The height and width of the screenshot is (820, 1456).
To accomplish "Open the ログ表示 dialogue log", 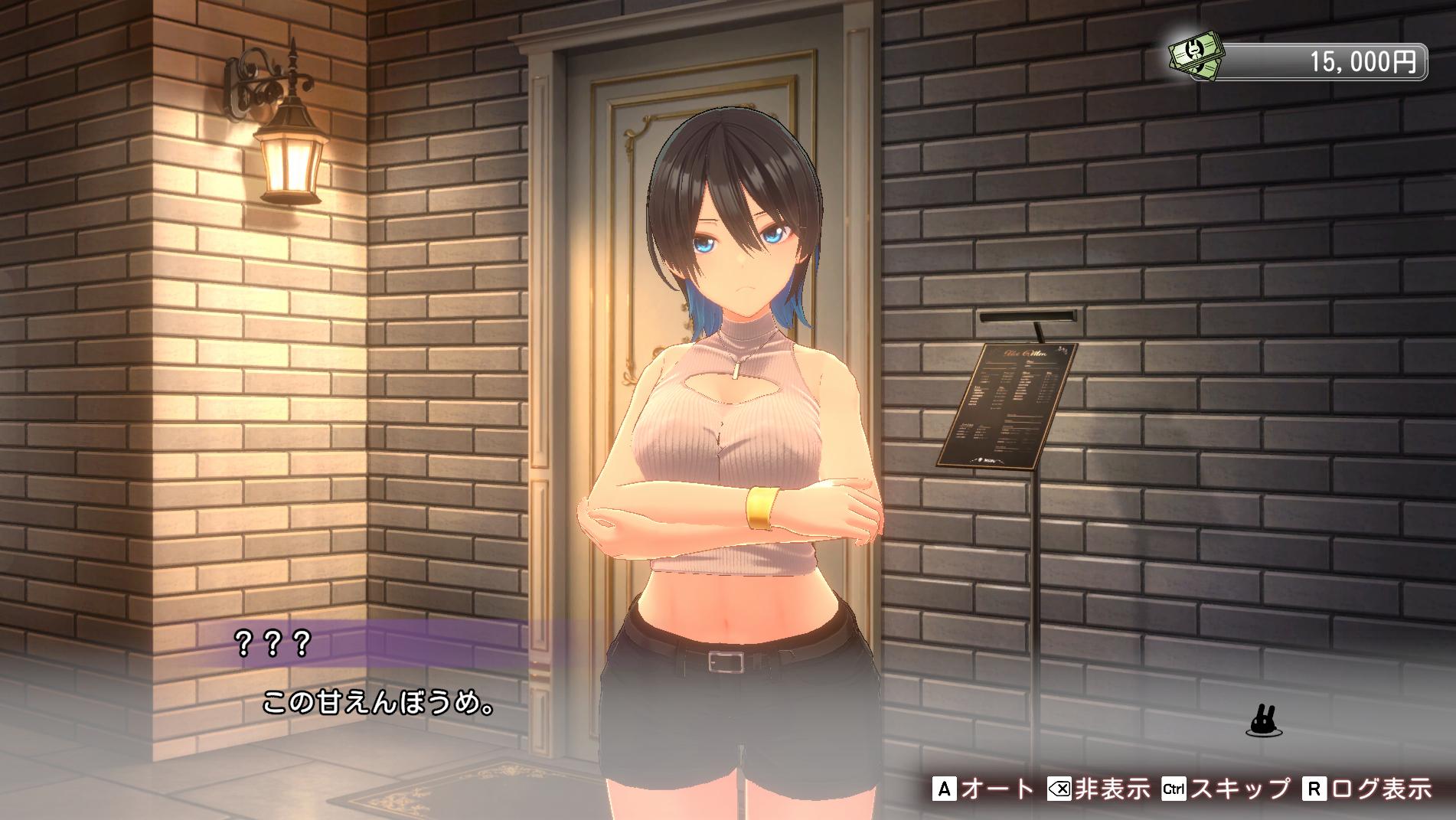I will [x=1366, y=789].
